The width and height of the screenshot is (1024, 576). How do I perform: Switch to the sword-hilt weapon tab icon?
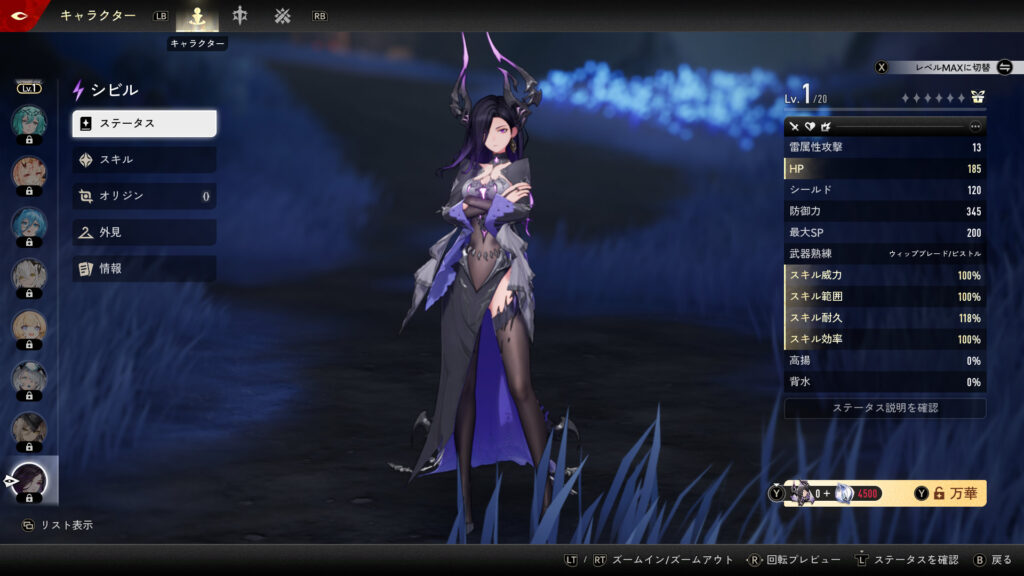(240, 16)
